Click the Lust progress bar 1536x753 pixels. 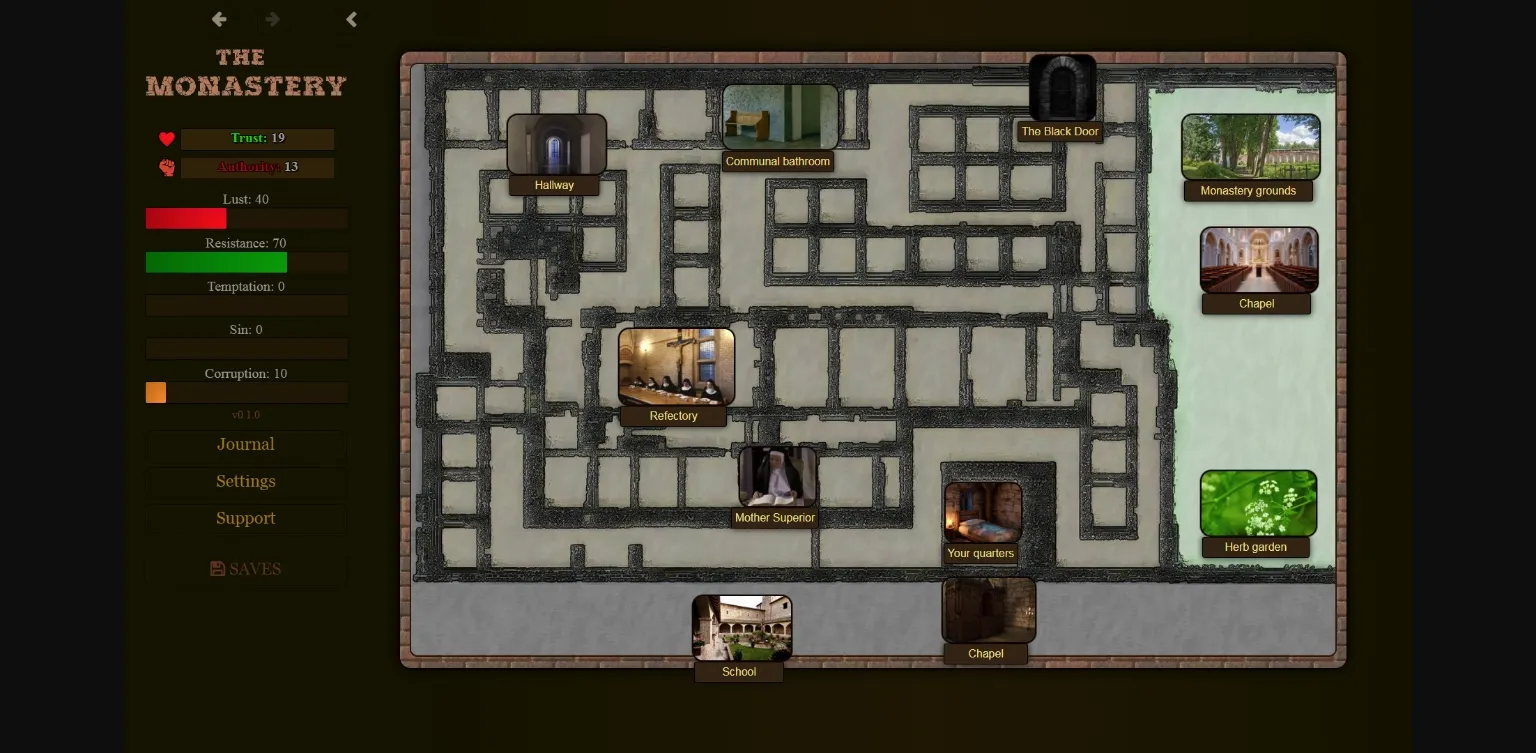[x=246, y=218]
